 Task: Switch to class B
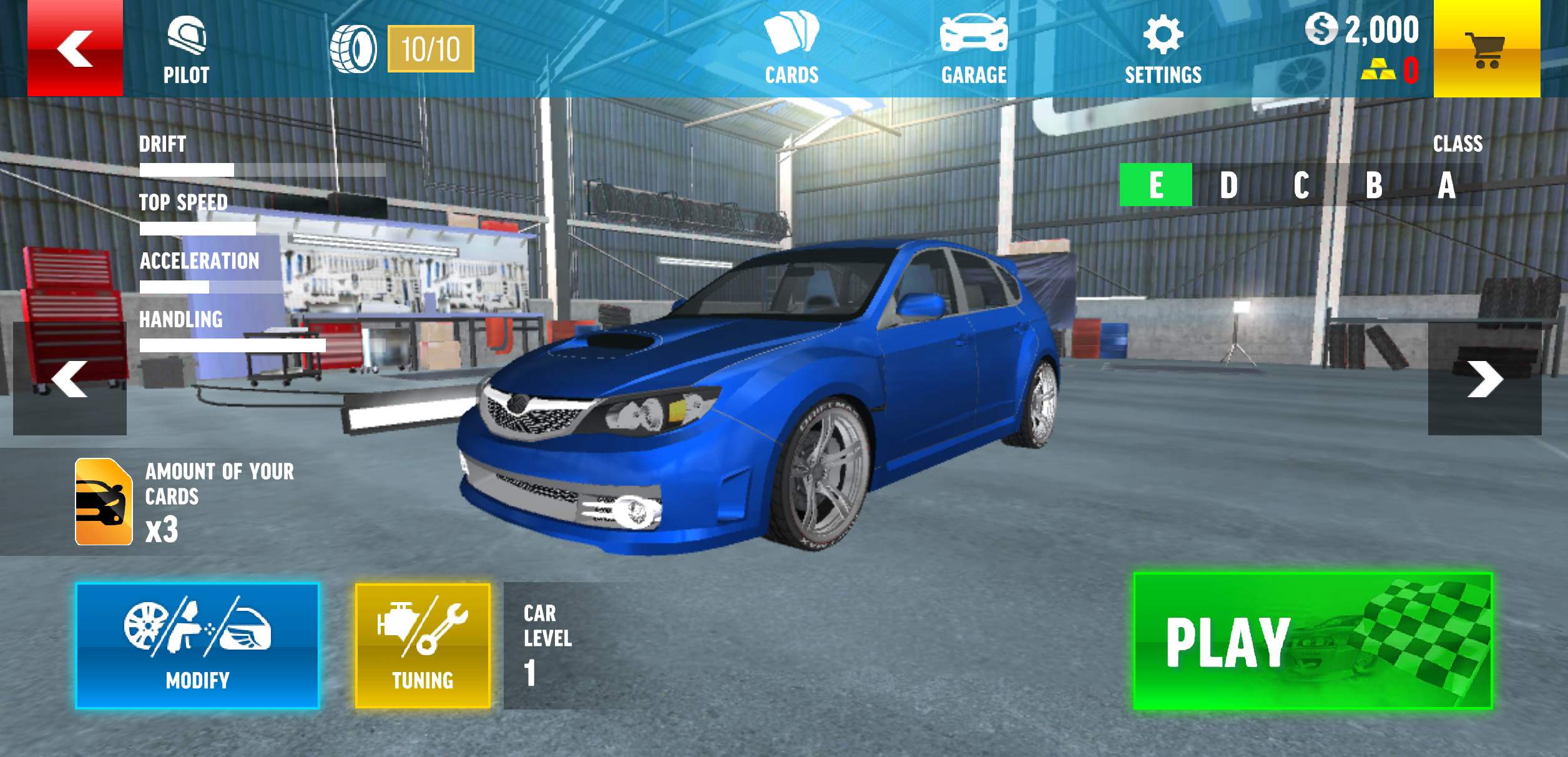(1373, 185)
